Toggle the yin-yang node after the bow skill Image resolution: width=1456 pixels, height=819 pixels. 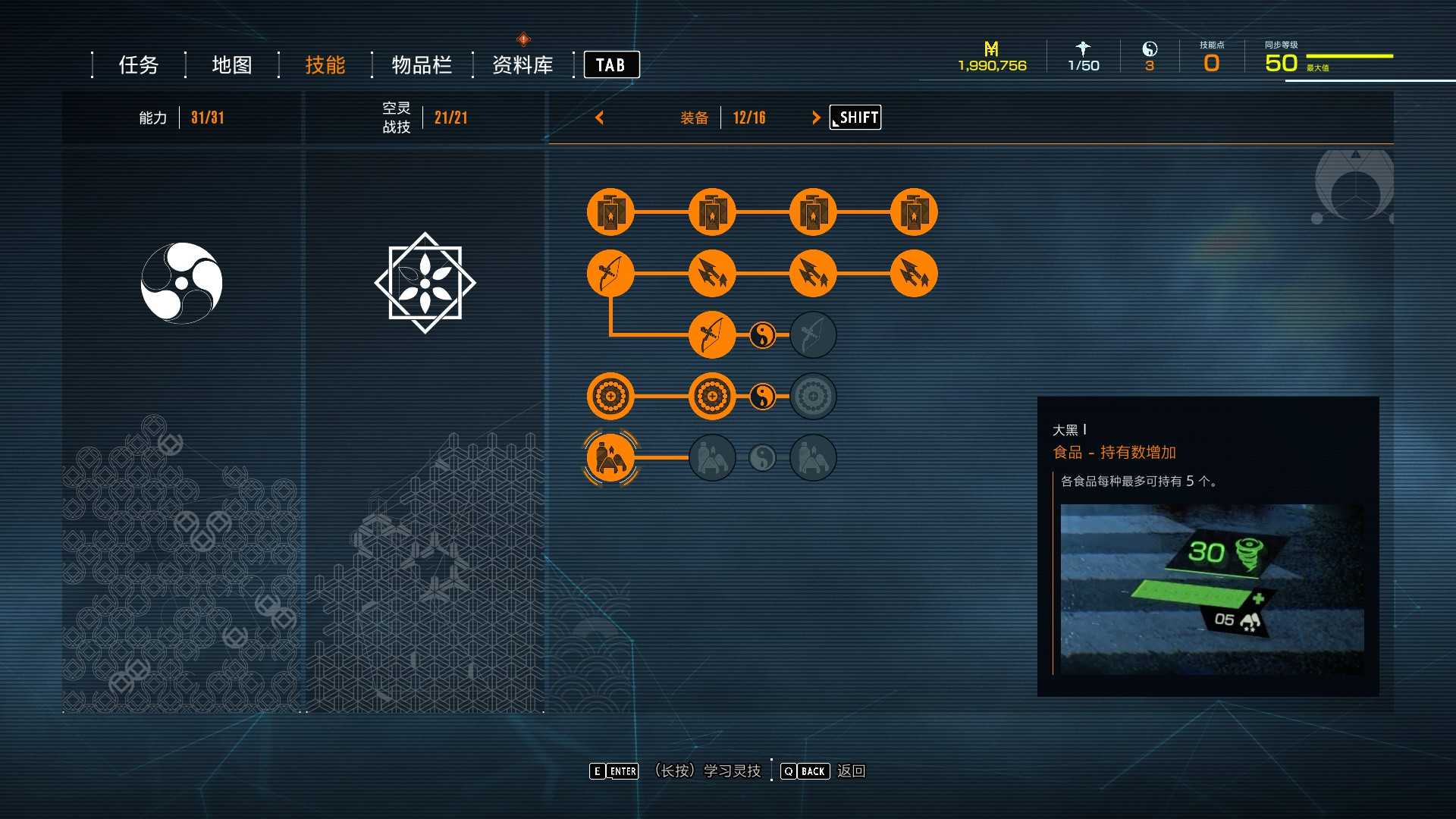763,334
